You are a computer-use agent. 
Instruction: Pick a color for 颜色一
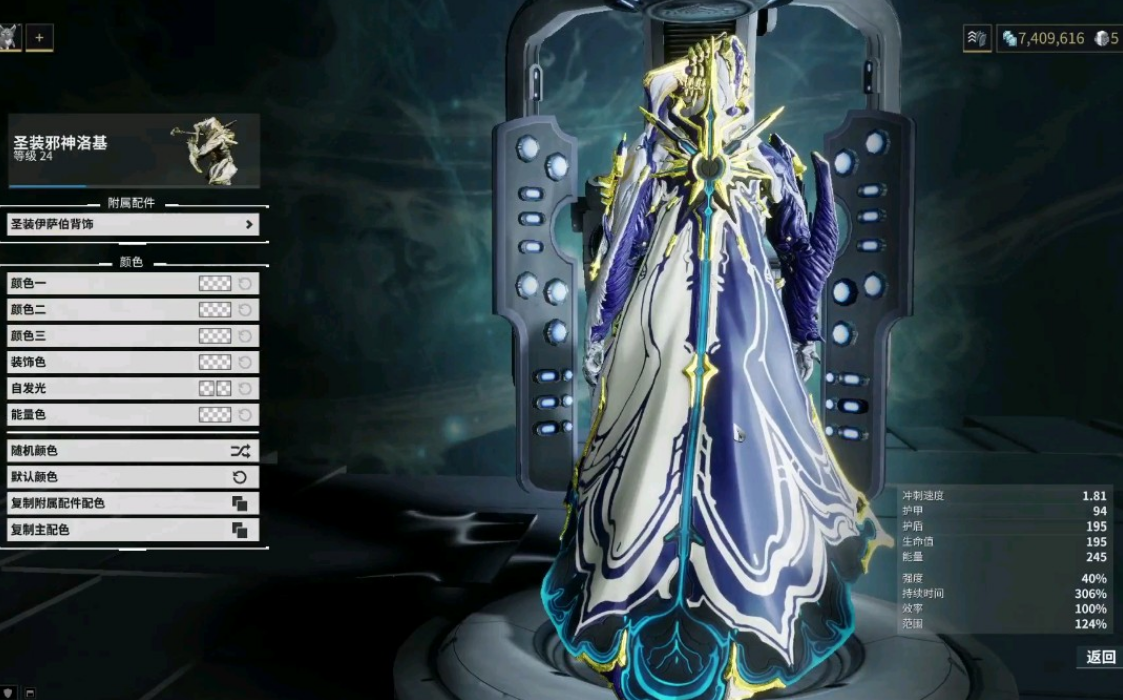[x=214, y=284]
